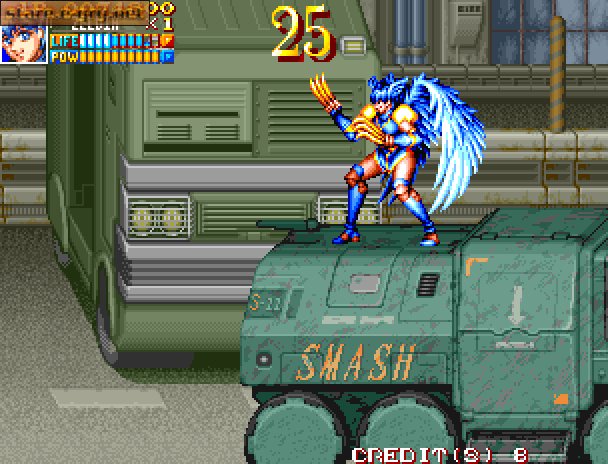Click the blue-haired player character portrait
The height and width of the screenshot is (464, 608).
coord(22,44)
